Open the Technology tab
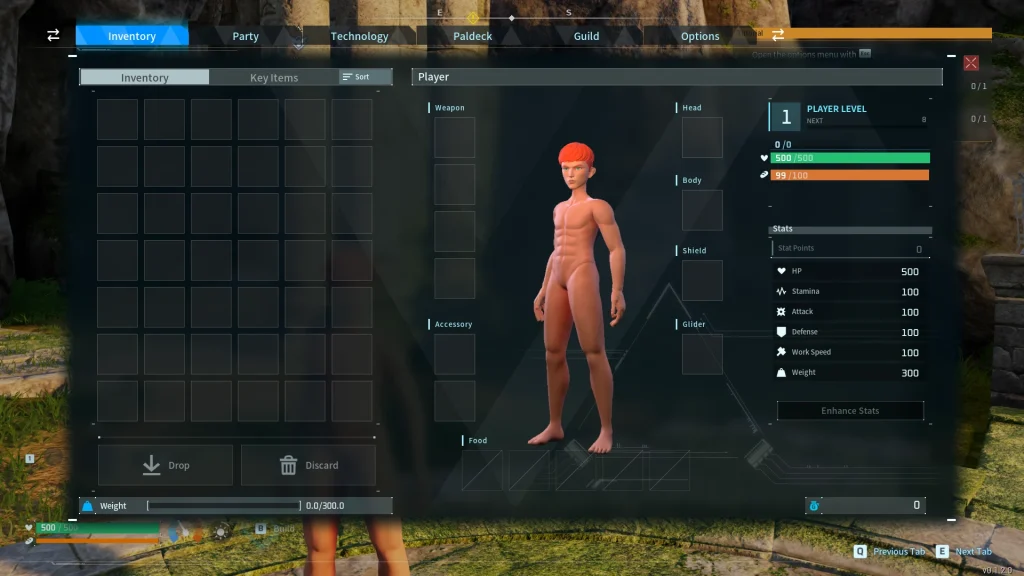Image resolution: width=1024 pixels, height=576 pixels. coord(359,36)
